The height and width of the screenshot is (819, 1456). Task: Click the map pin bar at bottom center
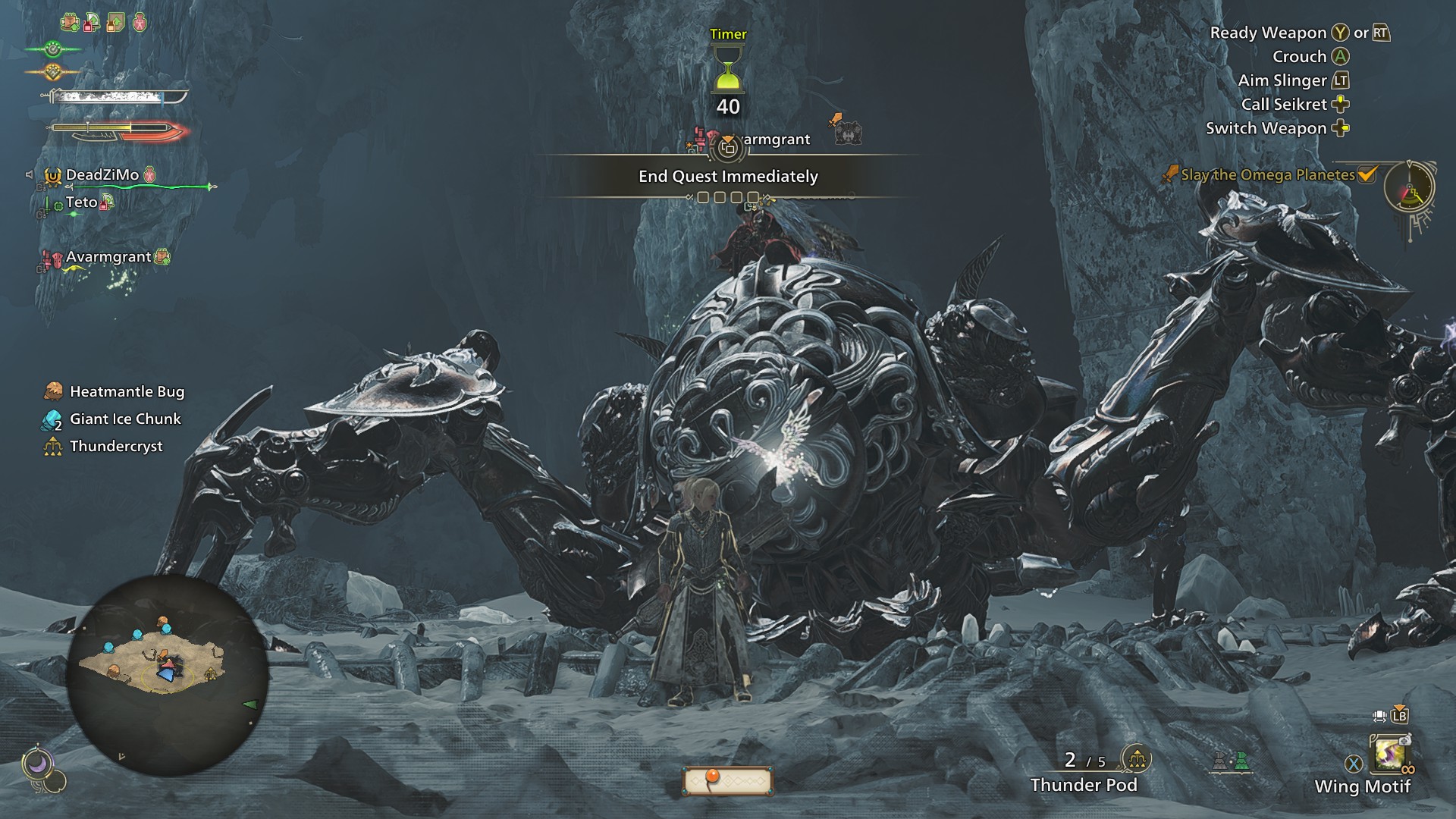tap(727, 780)
